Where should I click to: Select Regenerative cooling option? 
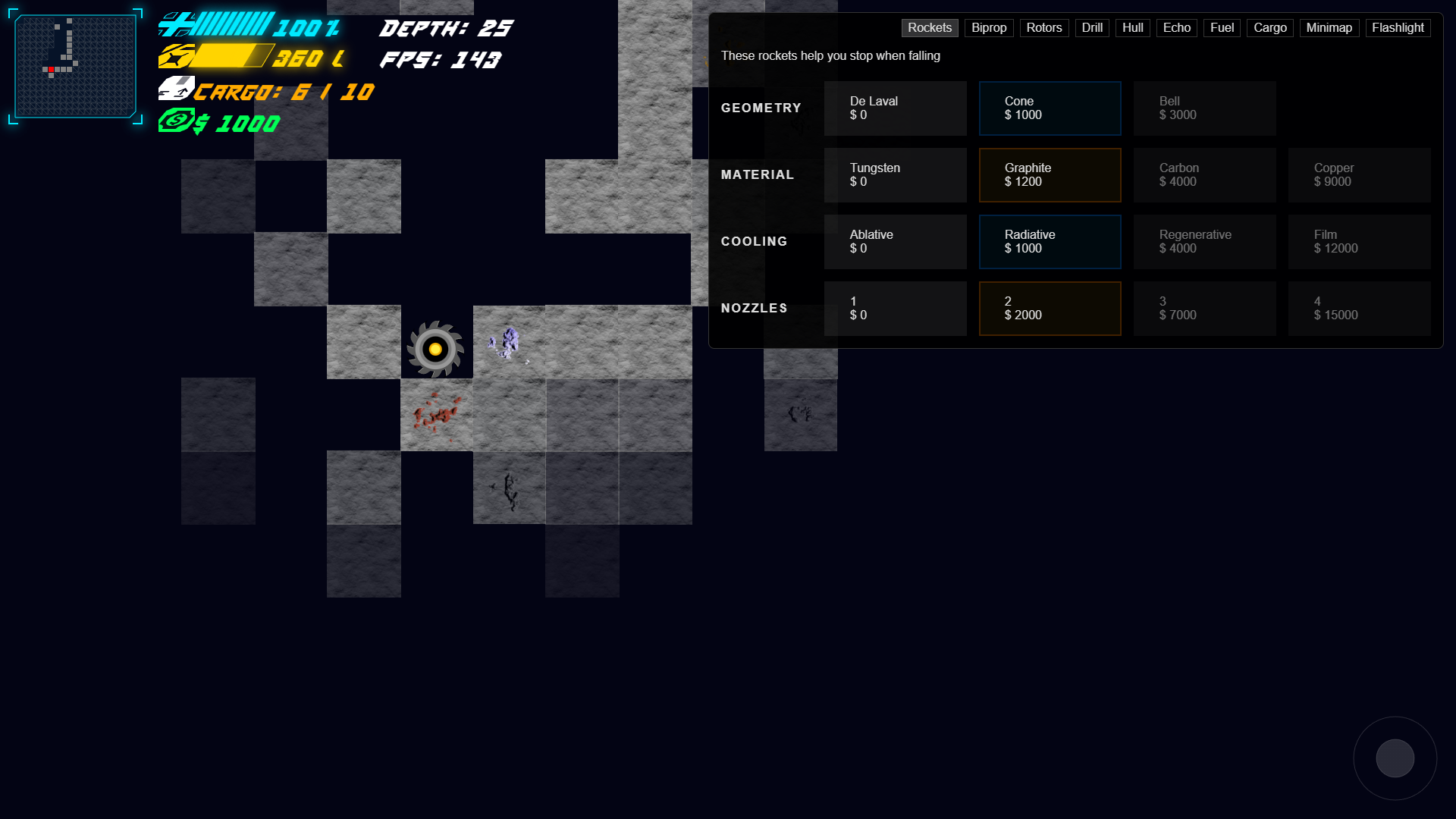click(x=1204, y=242)
